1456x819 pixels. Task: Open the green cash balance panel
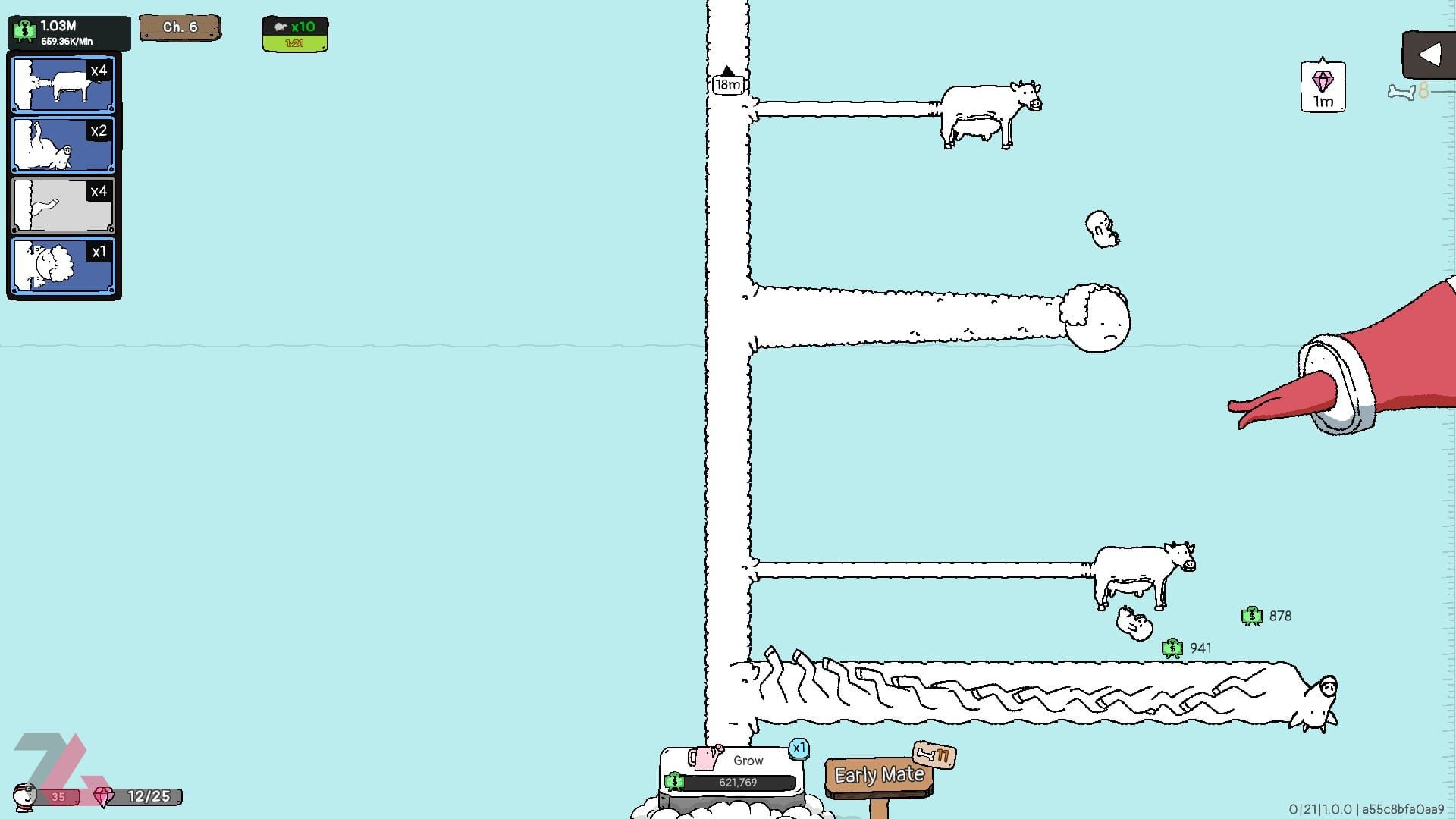click(x=68, y=33)
